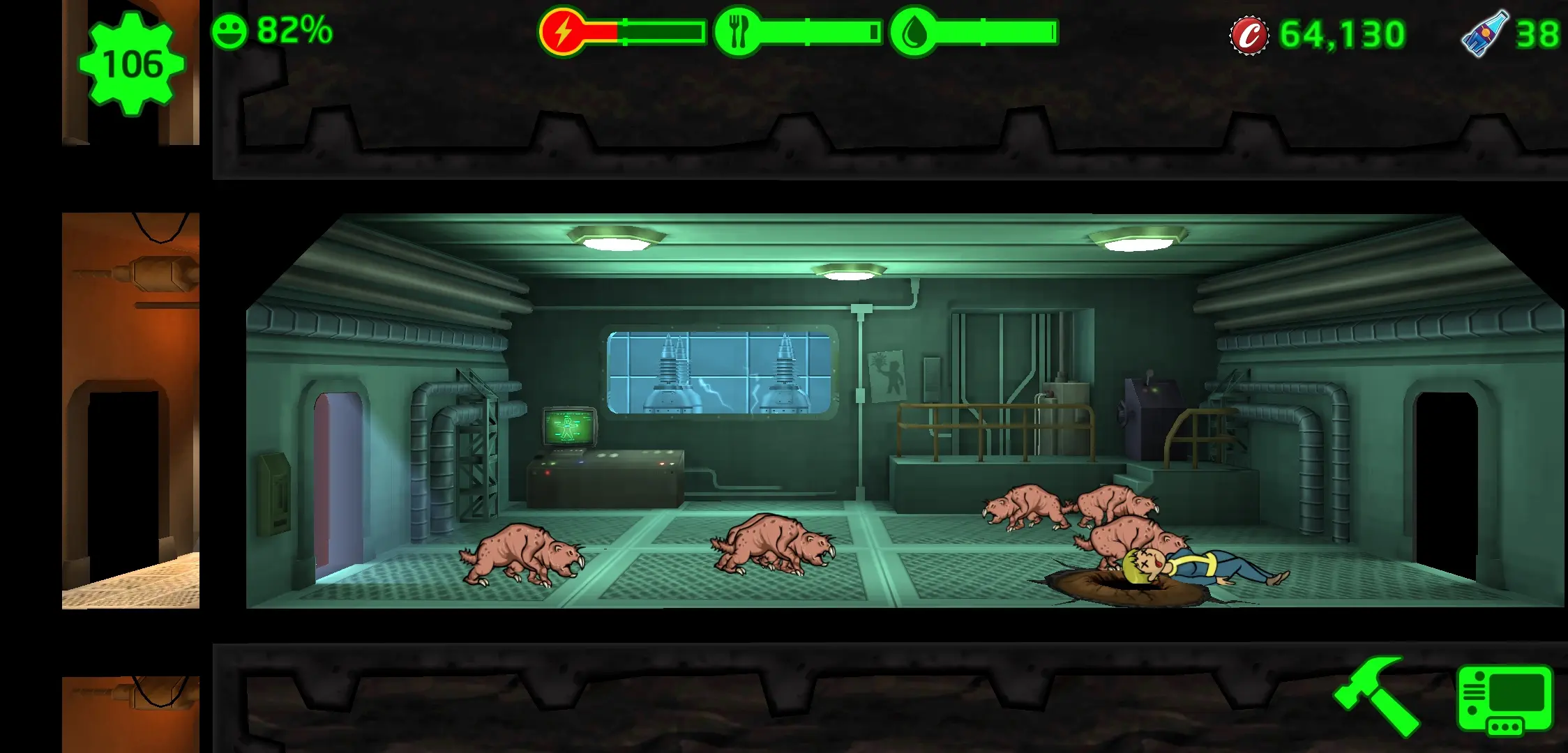Select the food fork and knife icon
The image size is (1568, 753).
(x=737, y=32)
